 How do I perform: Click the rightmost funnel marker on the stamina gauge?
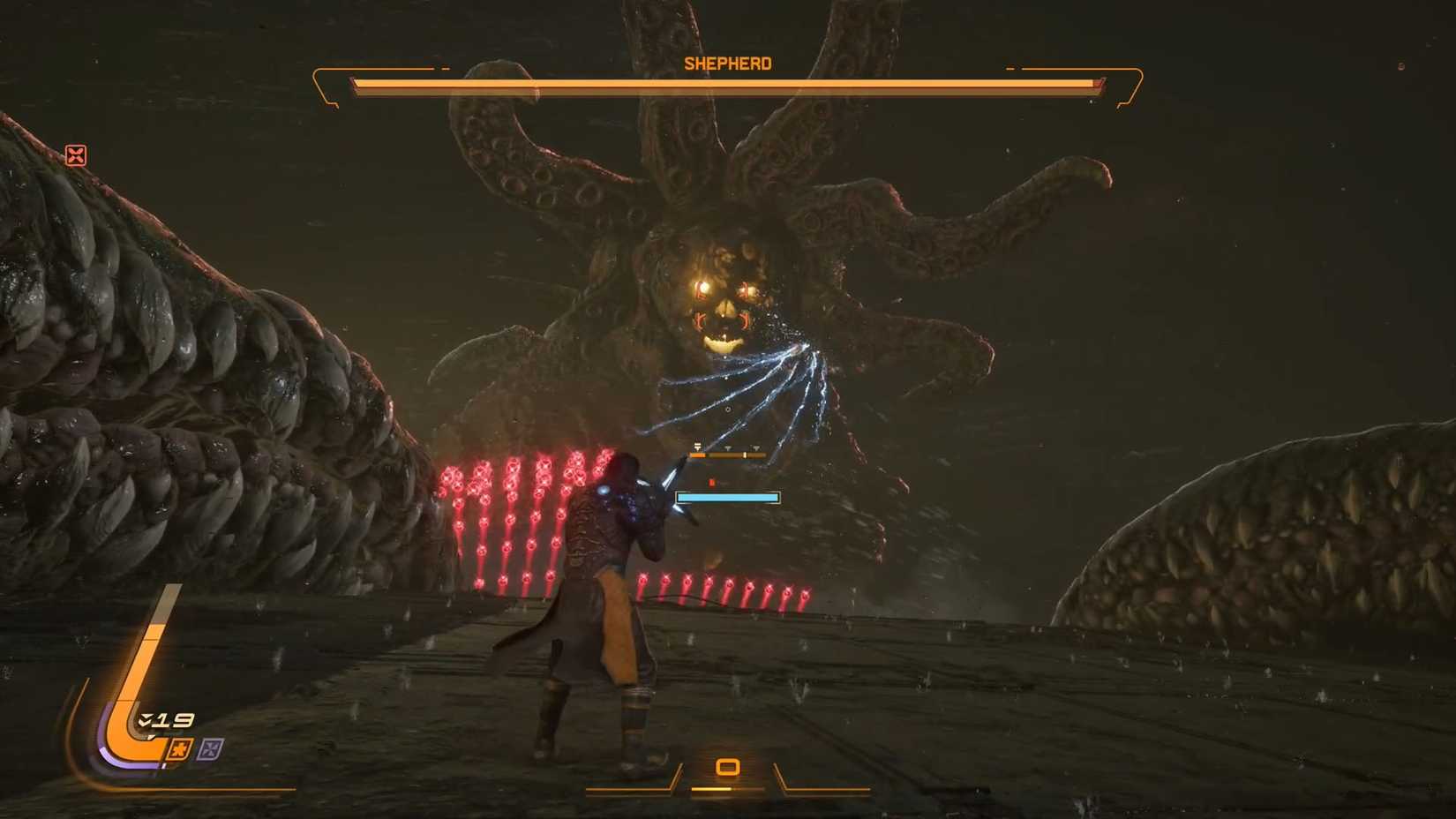click(x=756, y=447)
